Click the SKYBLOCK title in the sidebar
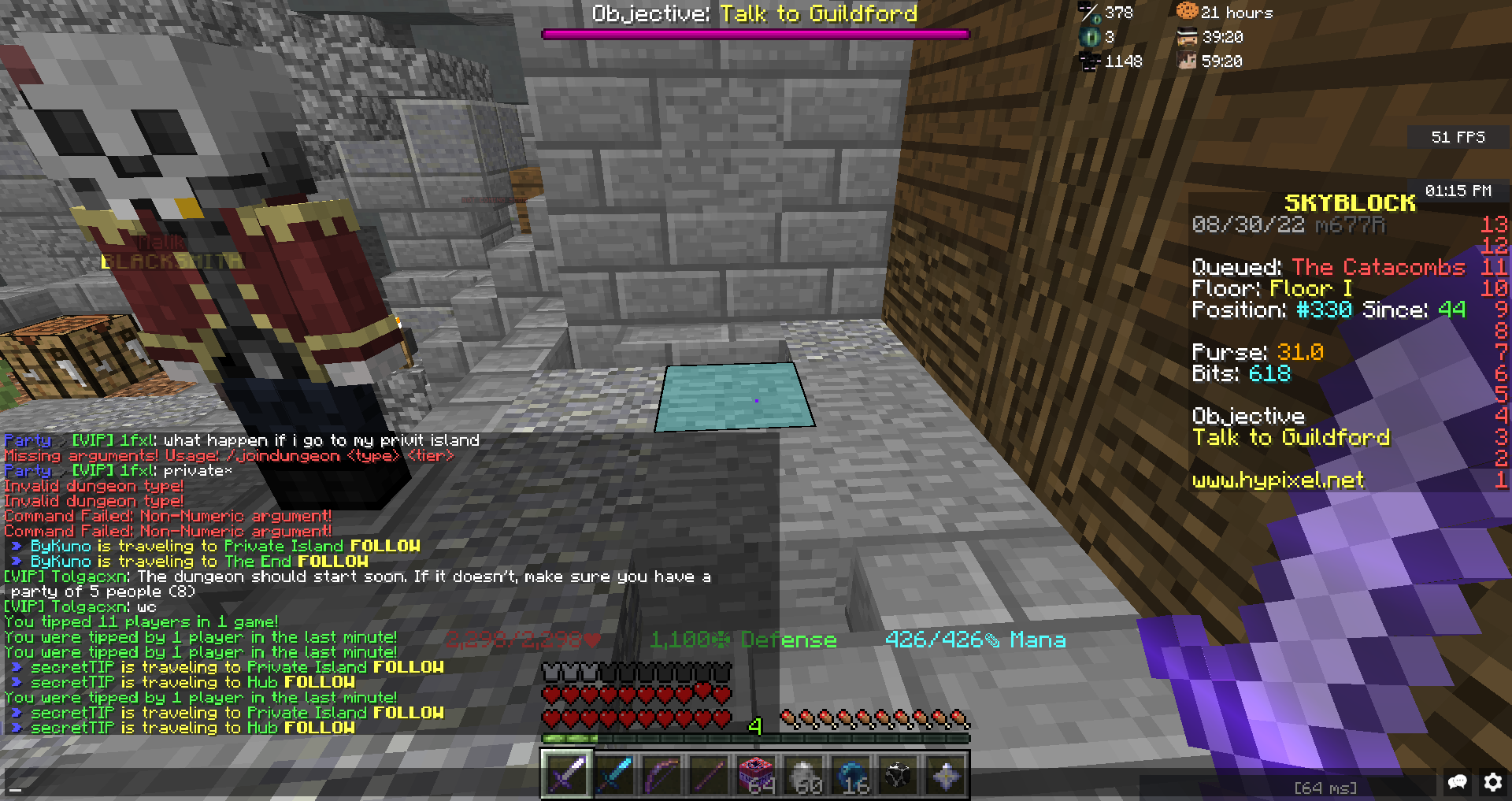 pos(1350,202)
